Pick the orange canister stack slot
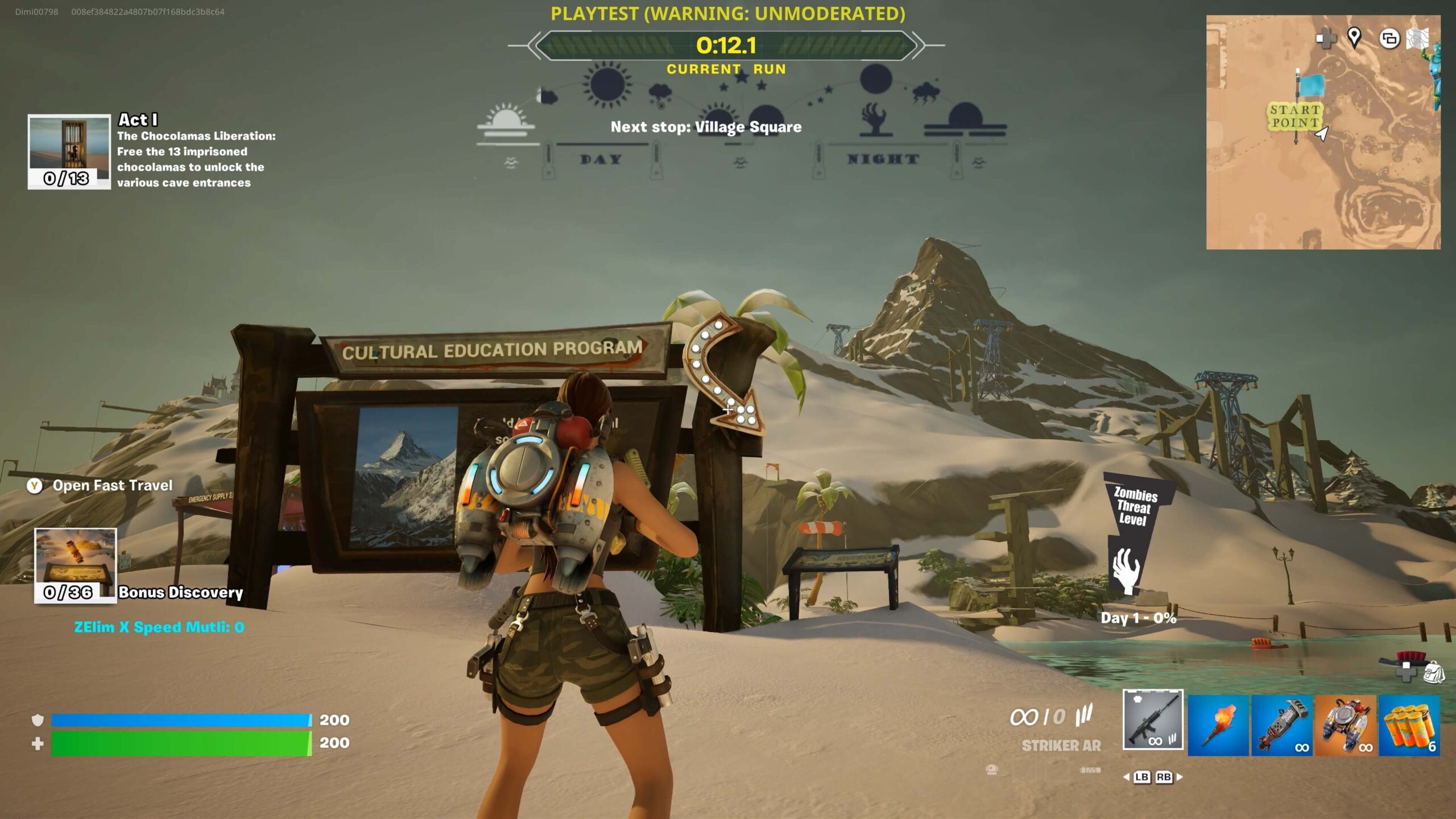Viewport: 1456px width, 819px height. click(1409, 726)
